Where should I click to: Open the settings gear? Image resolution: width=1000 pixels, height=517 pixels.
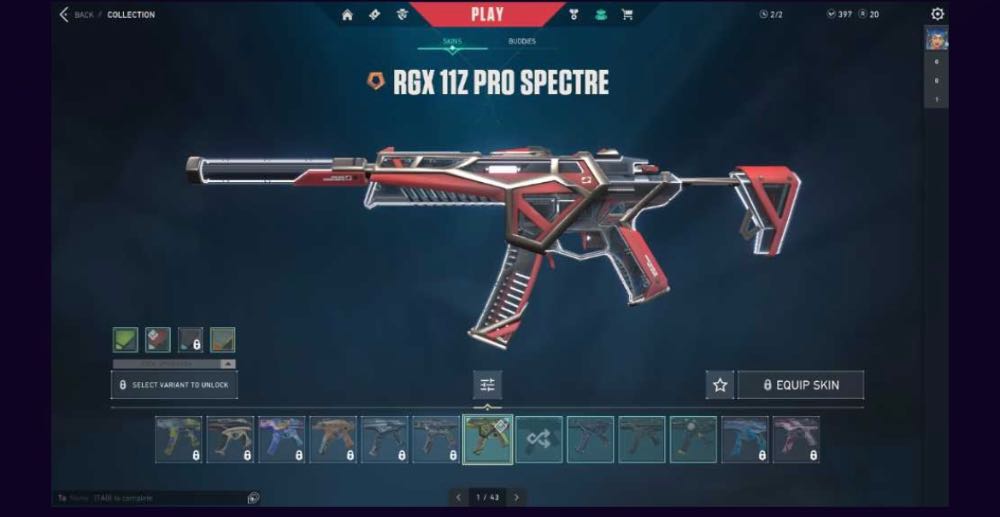pos(937,14)
